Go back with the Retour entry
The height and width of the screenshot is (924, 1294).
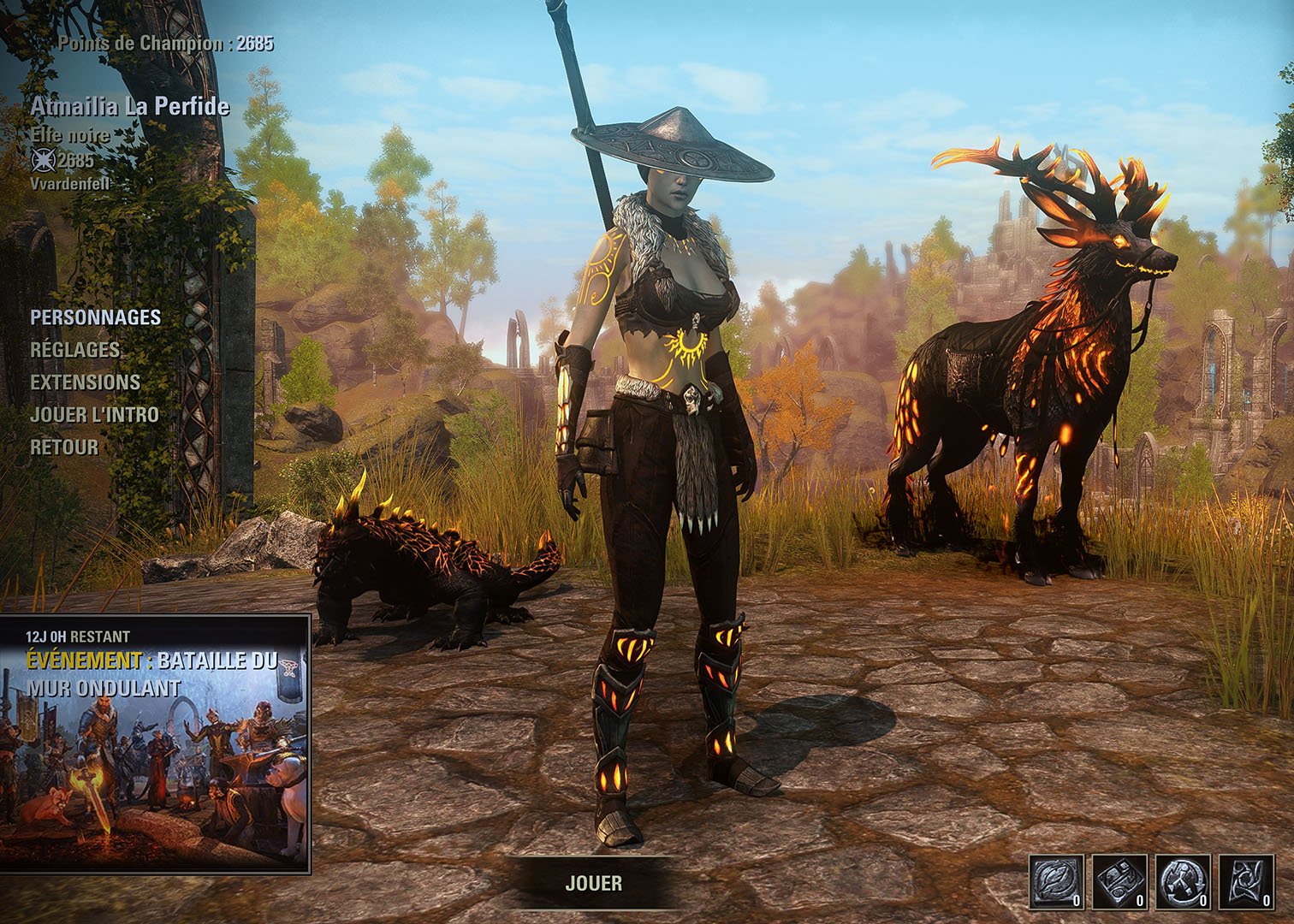tap(64, 447)
